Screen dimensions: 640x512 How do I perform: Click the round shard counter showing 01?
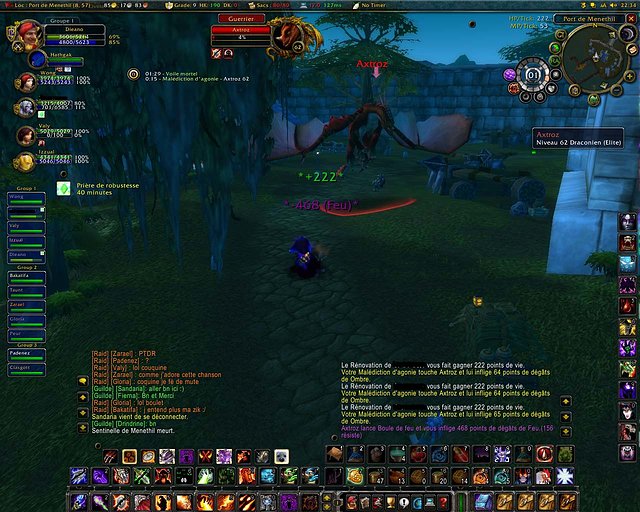(x=533, y=75)
